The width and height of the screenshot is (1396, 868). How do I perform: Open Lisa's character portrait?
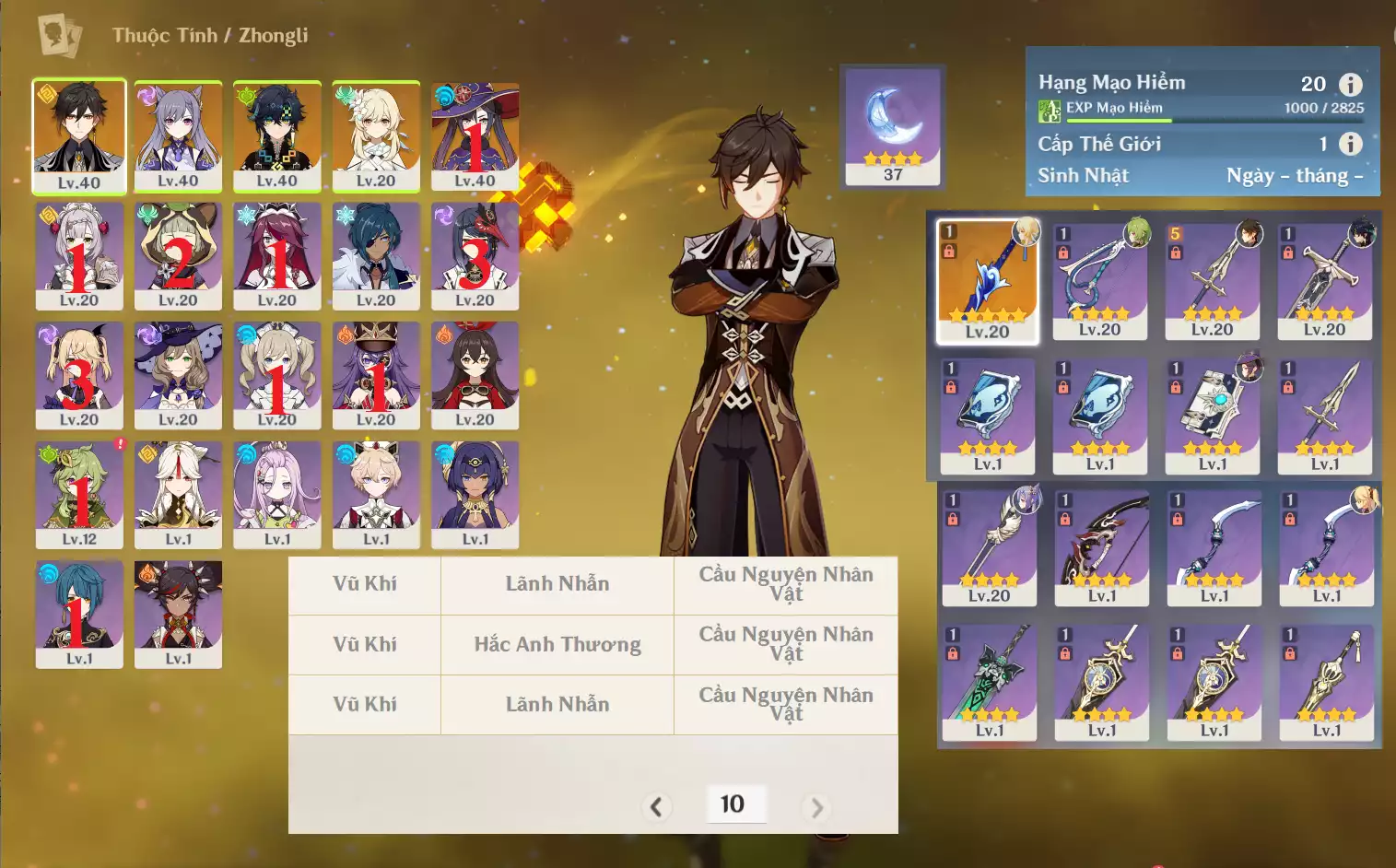(178, 374)
